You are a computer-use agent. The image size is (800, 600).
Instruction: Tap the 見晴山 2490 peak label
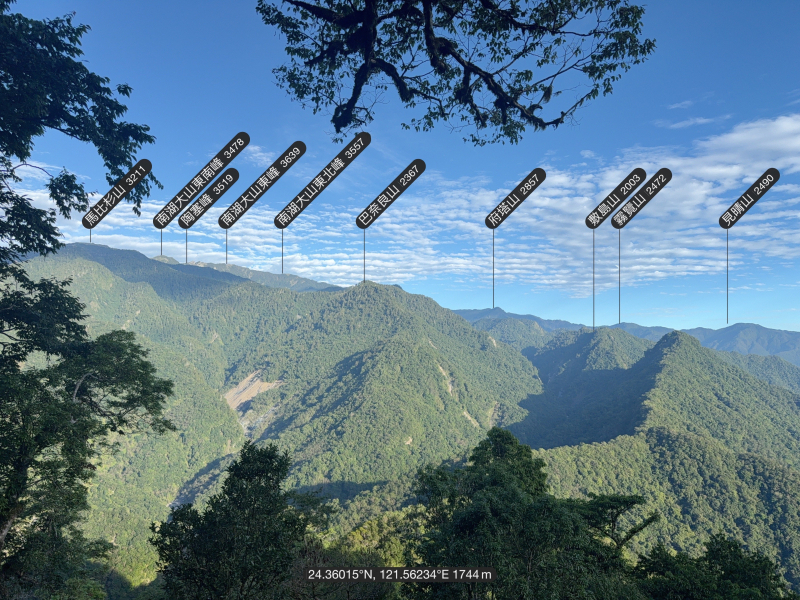749,198
